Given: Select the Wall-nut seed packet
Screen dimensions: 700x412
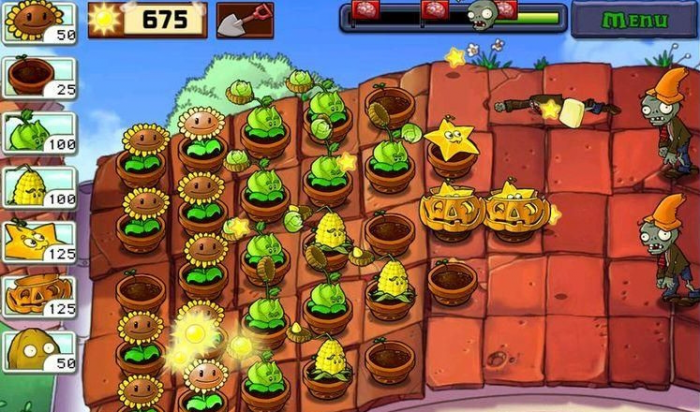Looking at the screenshot, I should pyautogui.click(x=38, y=351).
